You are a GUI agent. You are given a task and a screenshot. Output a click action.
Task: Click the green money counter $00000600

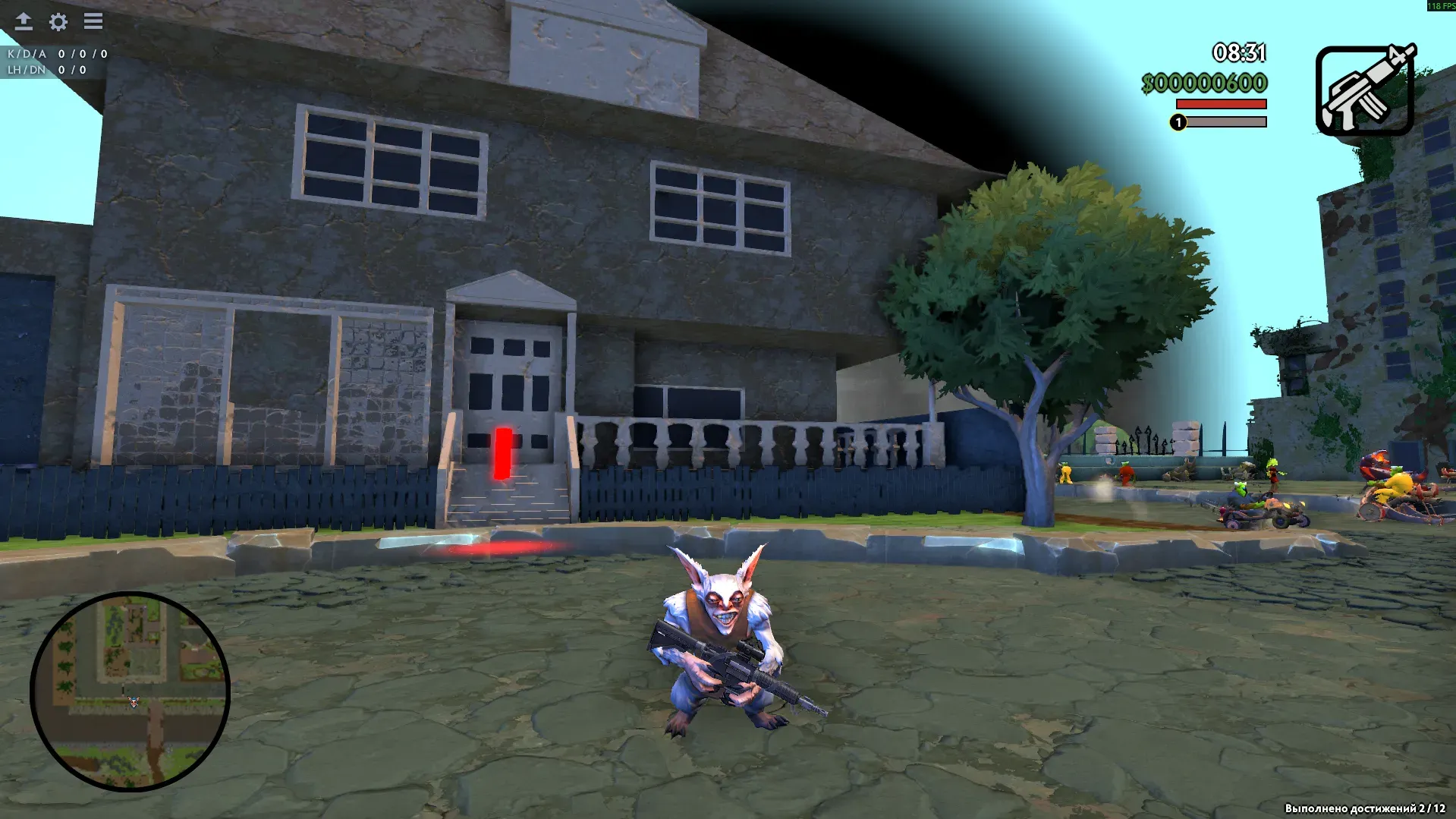click(1204, 81)
